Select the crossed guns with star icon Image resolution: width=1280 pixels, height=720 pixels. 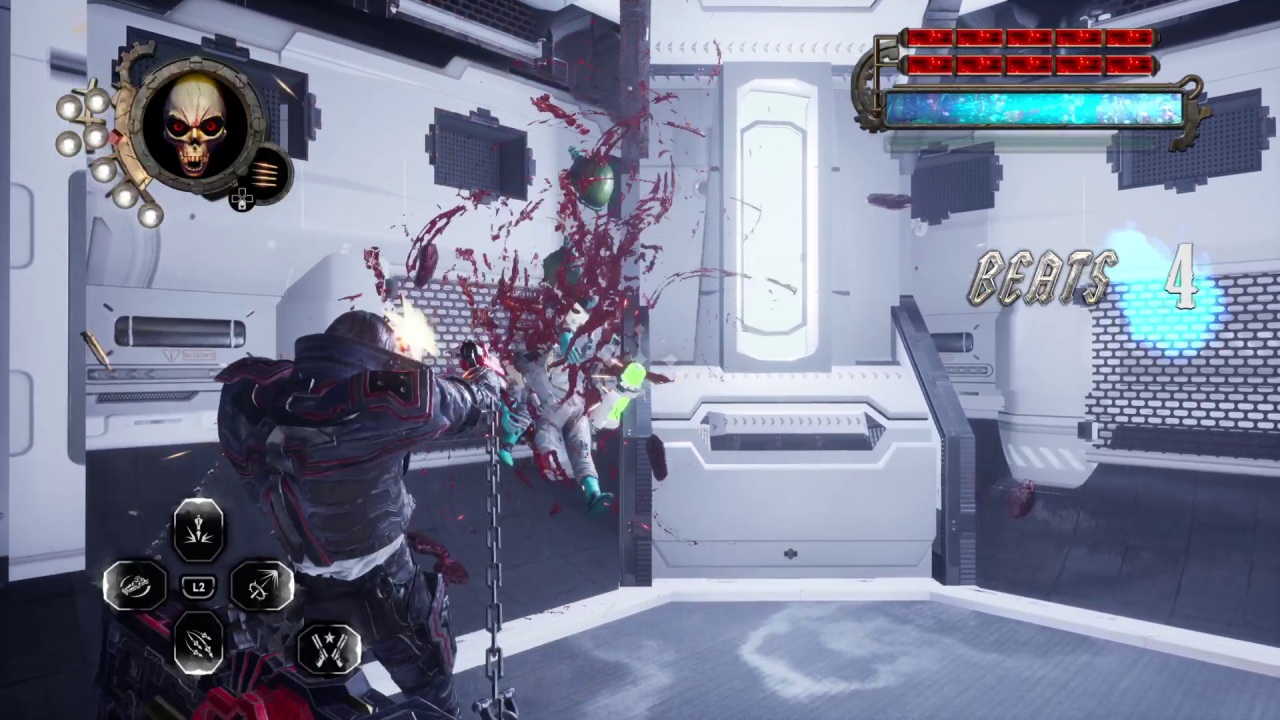(x=328, y=648)
